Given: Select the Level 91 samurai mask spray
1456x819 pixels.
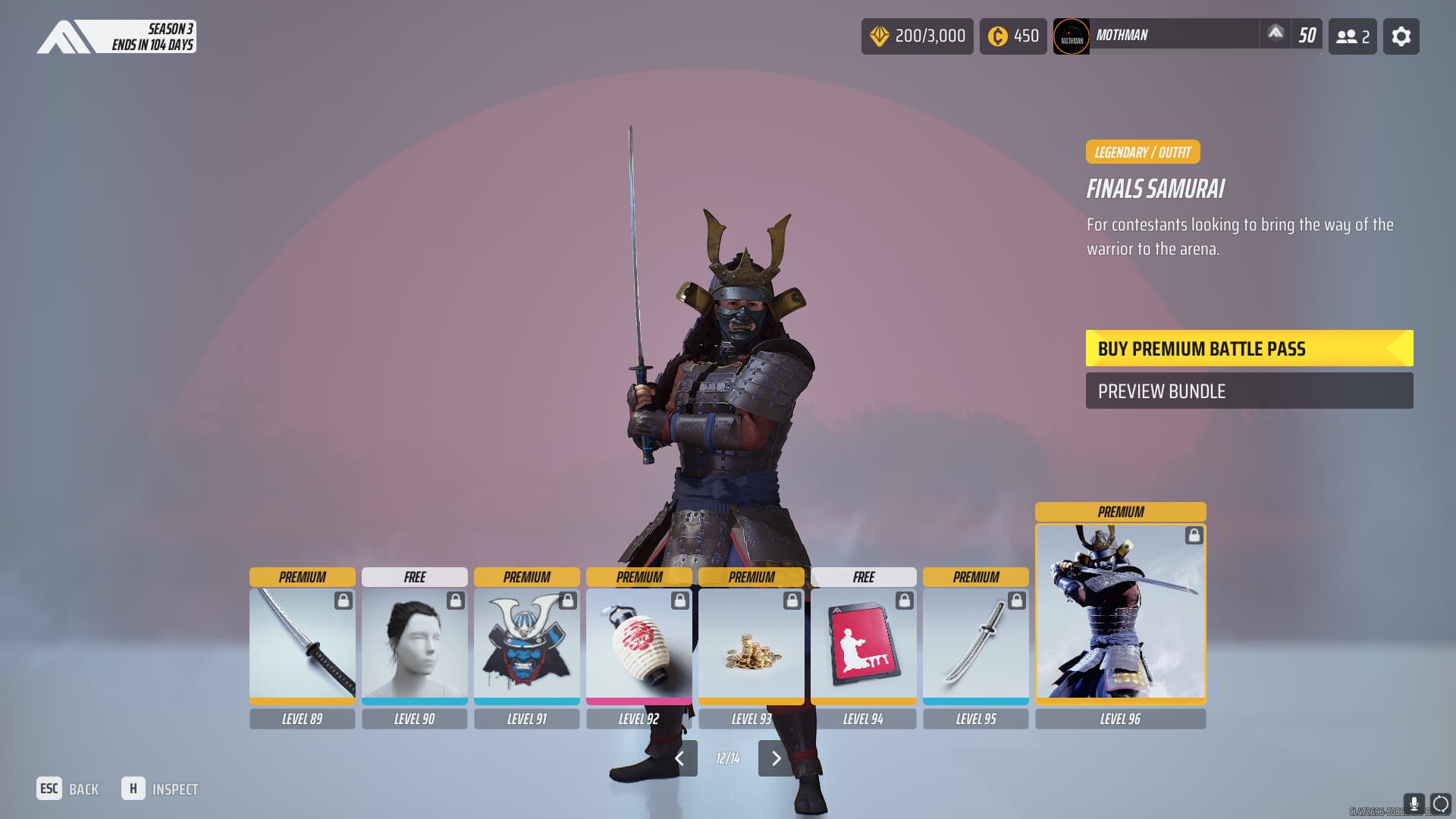Looking at the screenshot, I should pos(526,645).
